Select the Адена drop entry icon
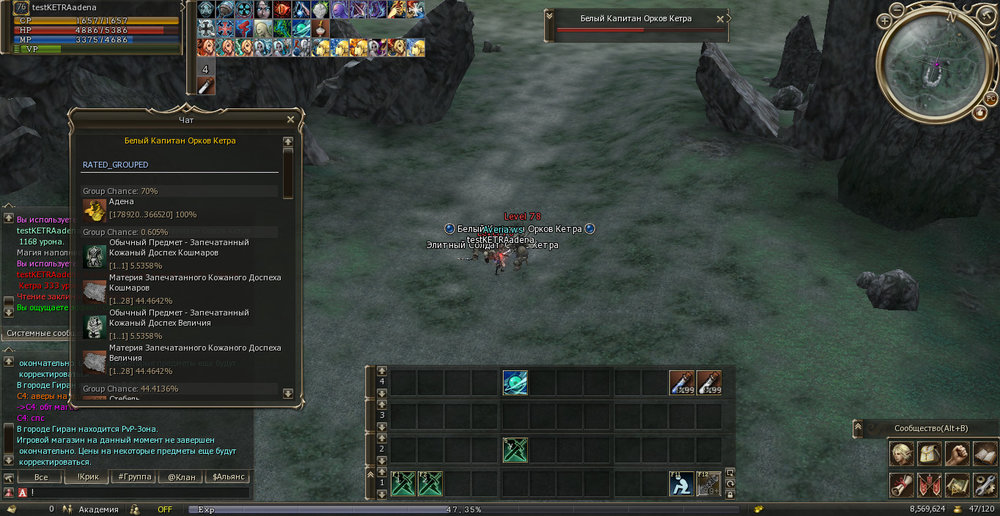This screenshot has width=1000, height=516. pyautogui.click(x=94, y=210)
